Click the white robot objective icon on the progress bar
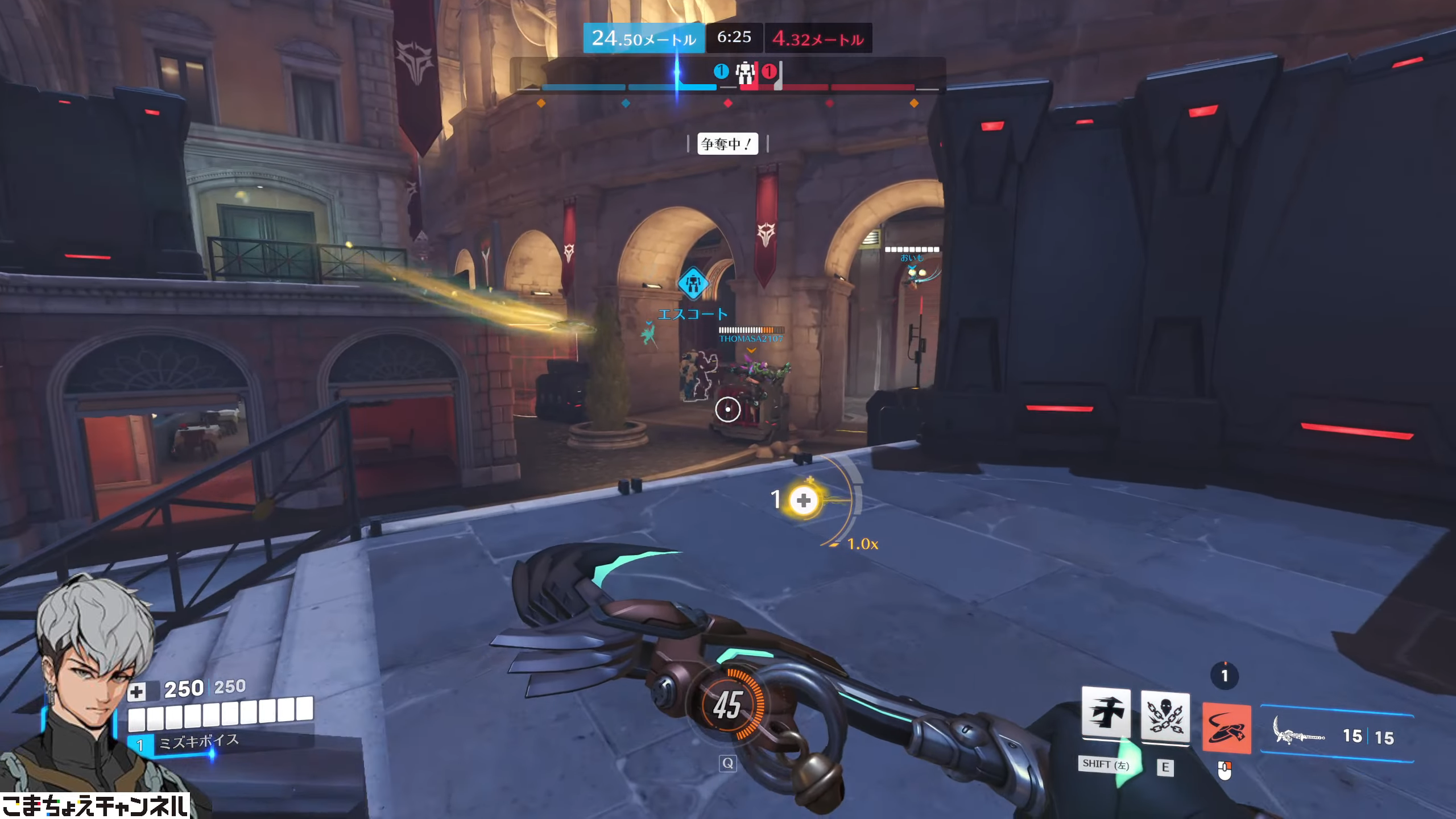 click(x=745, y=73)
